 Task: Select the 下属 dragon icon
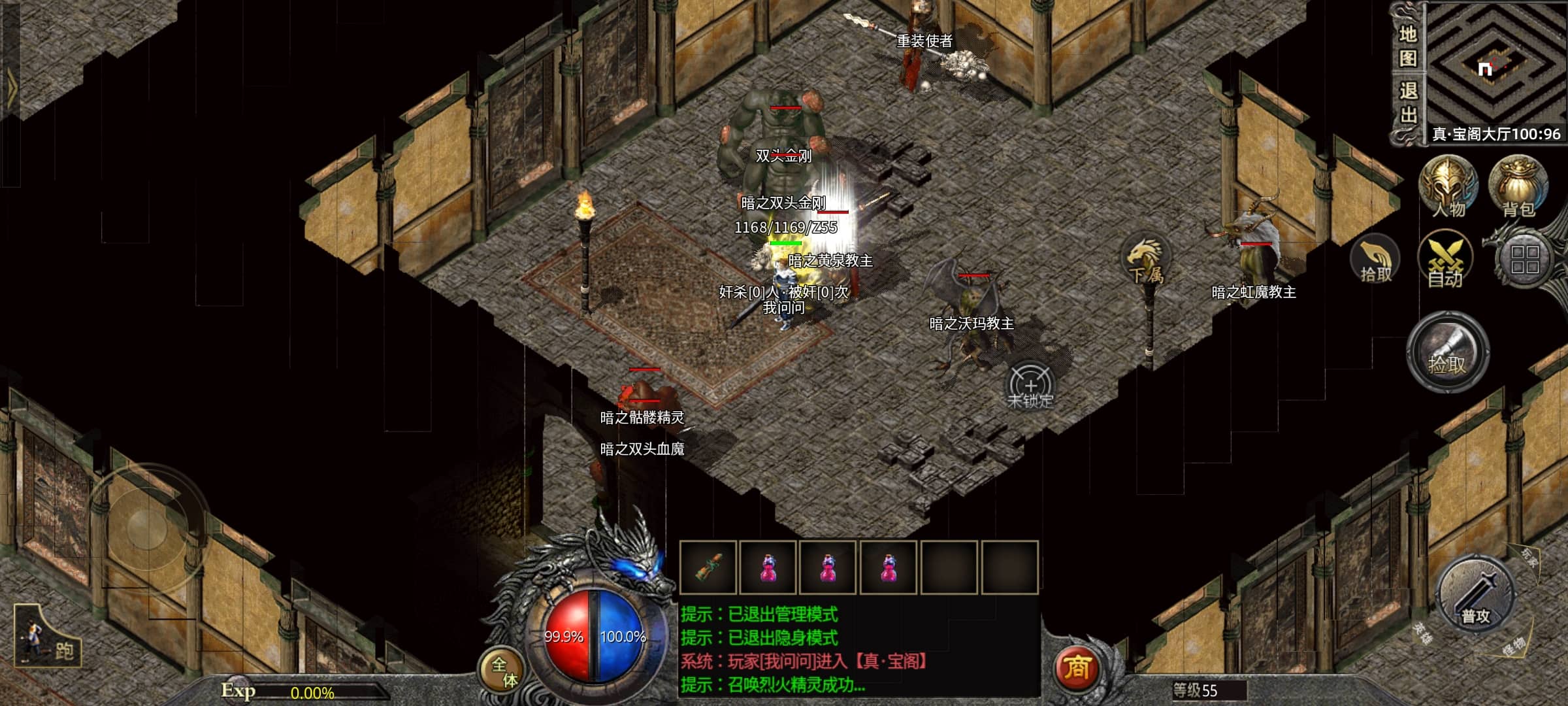click(1145, 261)
